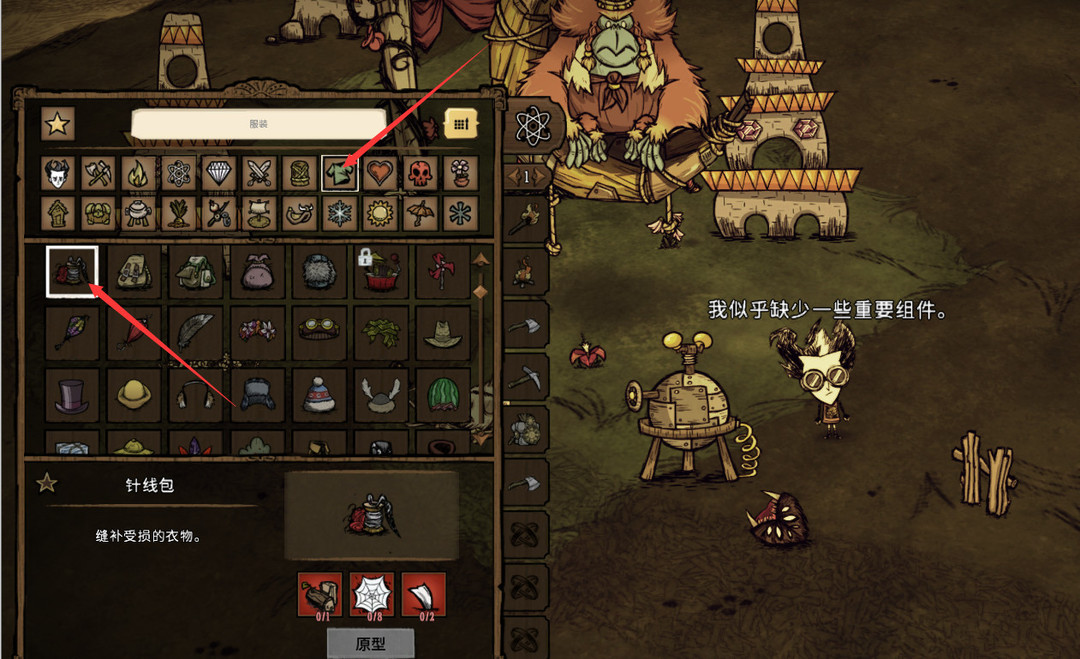Select the watermelon hat recipe
Screen dimensions: 1080x659
[x=440, y=394]
